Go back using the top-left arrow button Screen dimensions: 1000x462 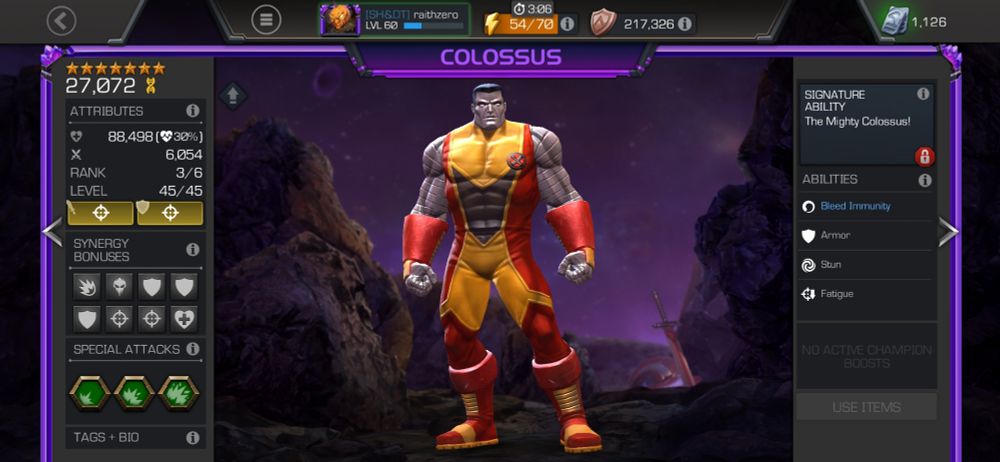(x=61, y=20)
